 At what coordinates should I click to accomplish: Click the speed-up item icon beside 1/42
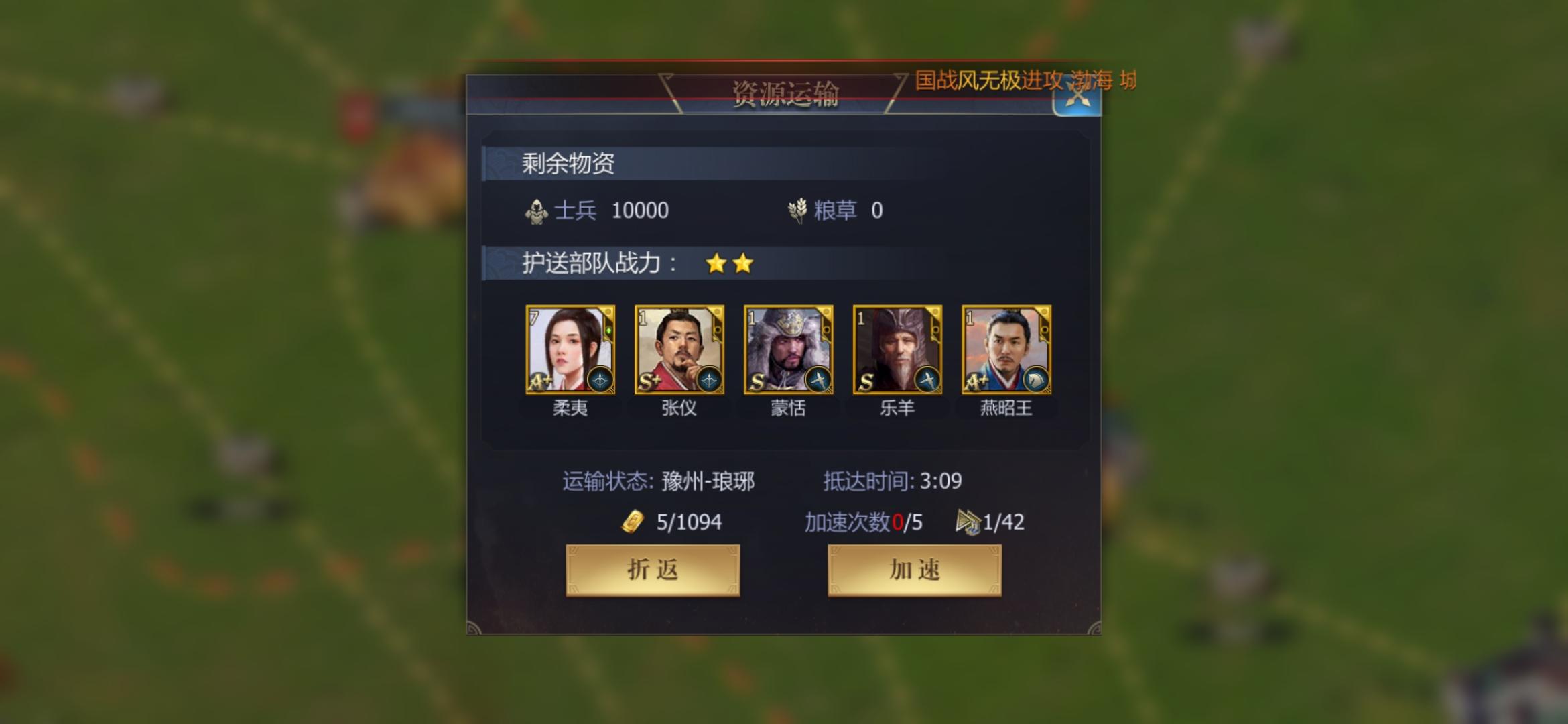[967, 522]
